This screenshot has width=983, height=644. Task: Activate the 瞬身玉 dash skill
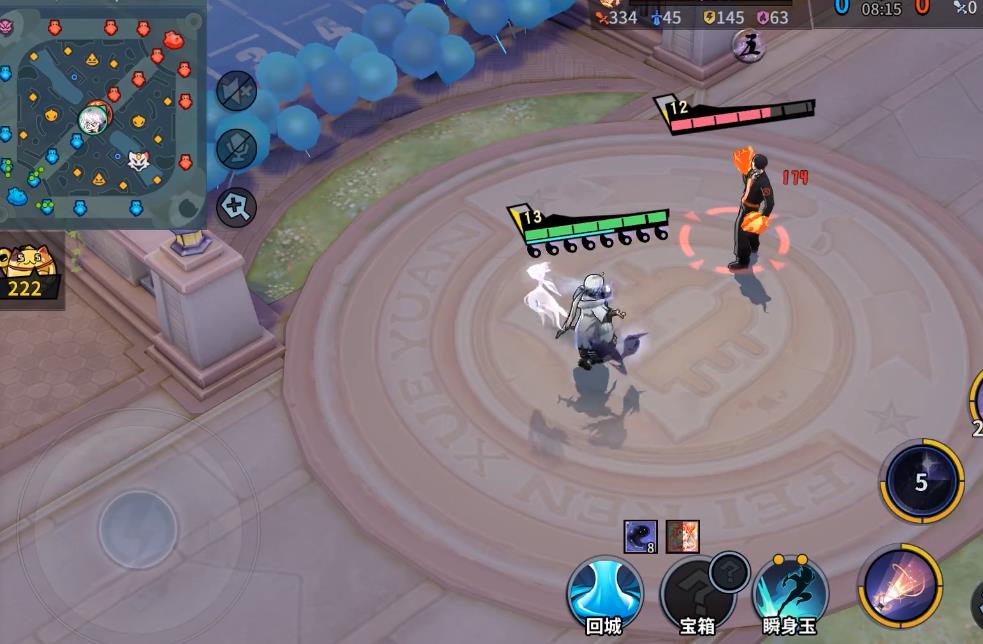click(790, 593)
